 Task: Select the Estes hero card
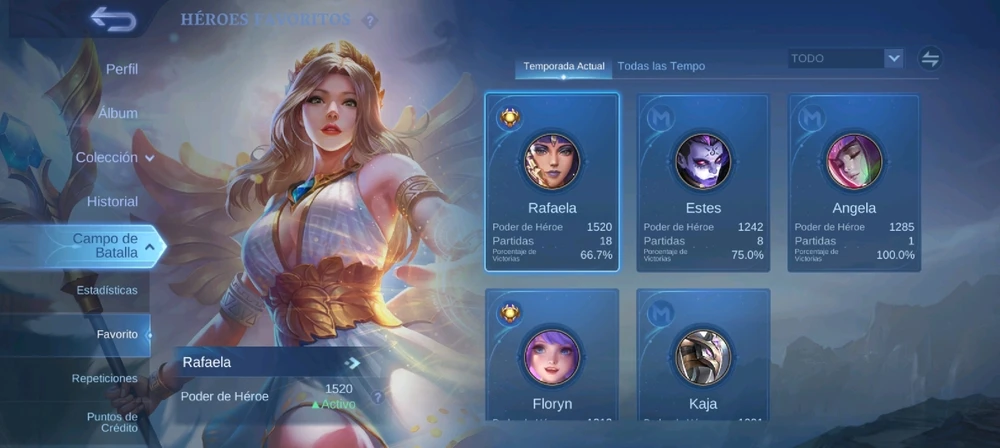coord(703,182)
